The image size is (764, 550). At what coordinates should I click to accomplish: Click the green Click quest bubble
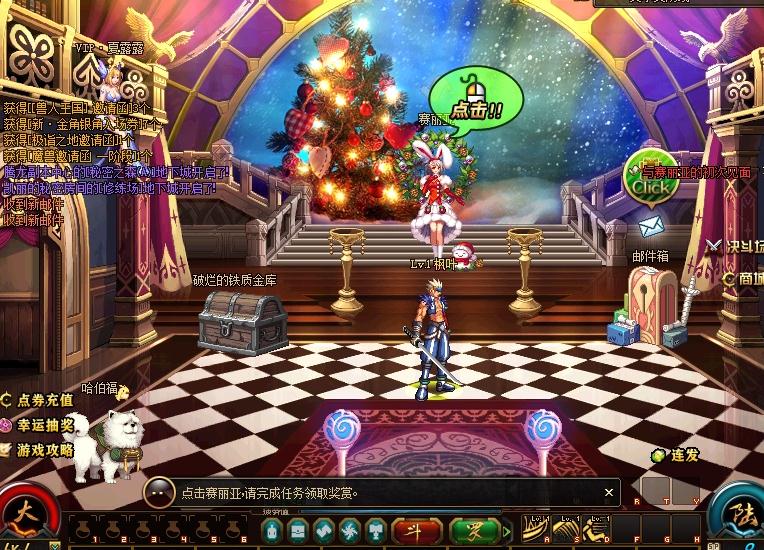(651, 183)
